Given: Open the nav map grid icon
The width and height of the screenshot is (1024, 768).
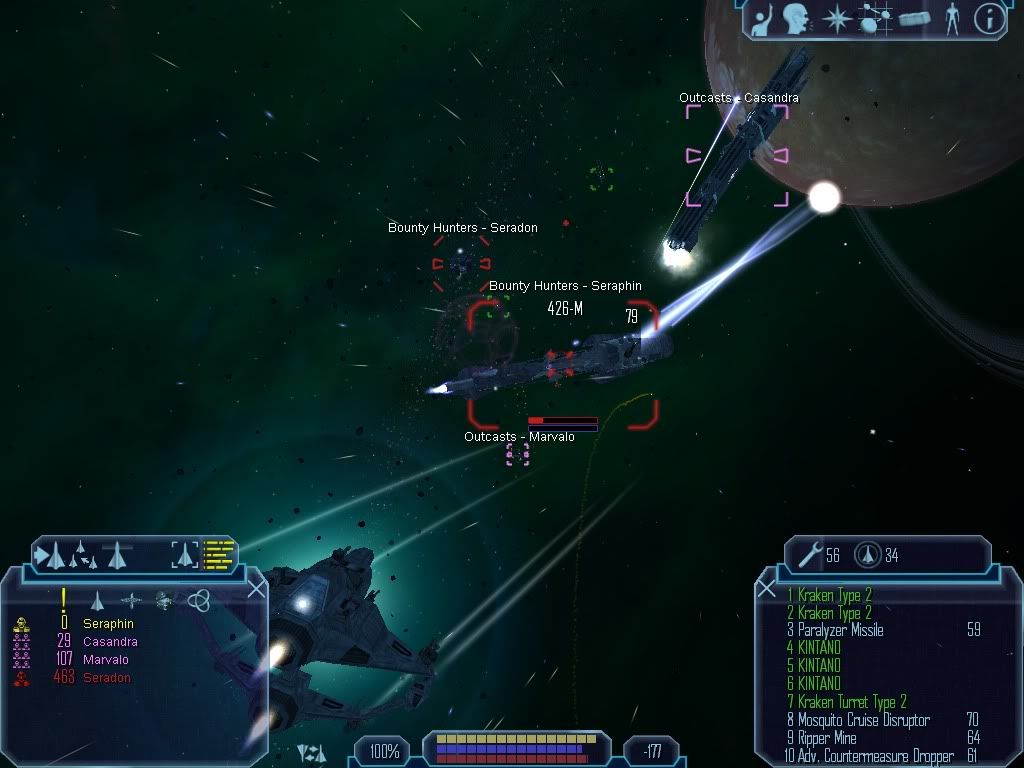Looking at the screenshot, I should click(x=875, y=19).
